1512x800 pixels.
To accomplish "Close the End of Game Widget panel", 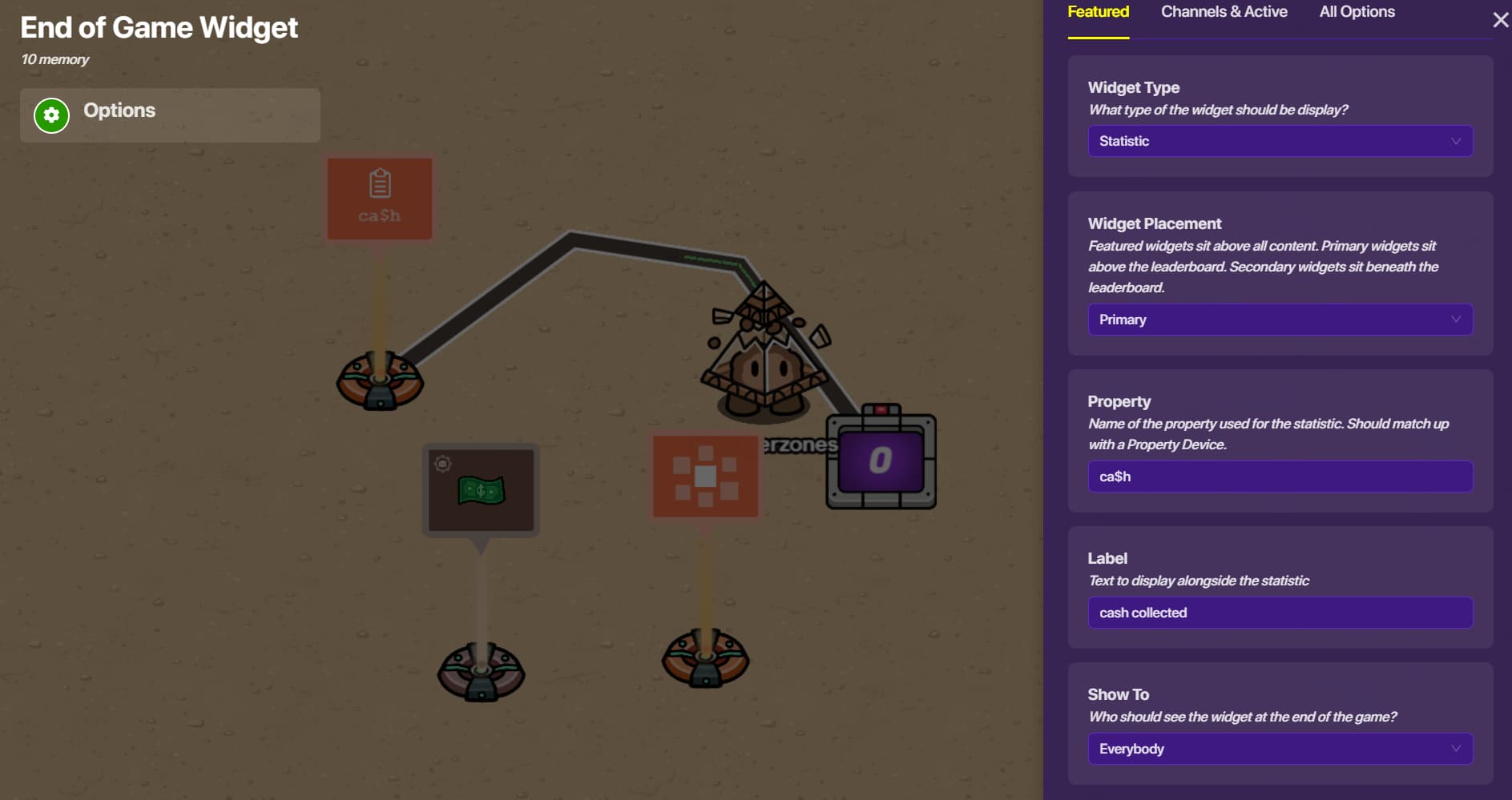I will pos(1500,20).
